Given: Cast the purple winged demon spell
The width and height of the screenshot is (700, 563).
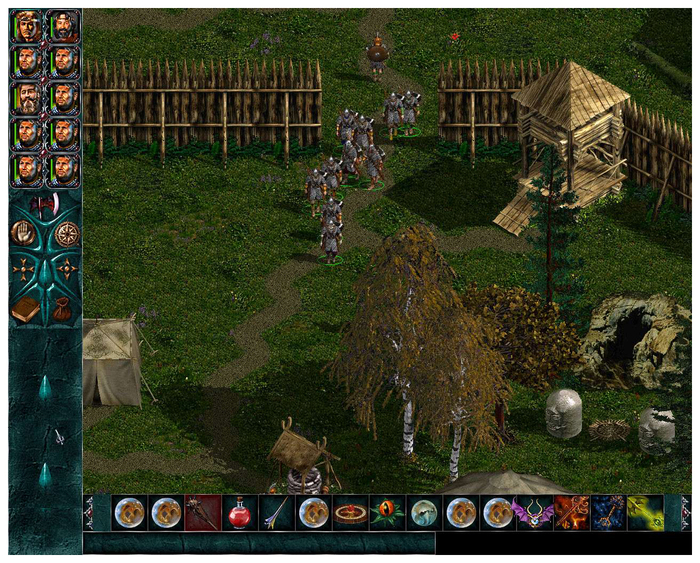Looking at the screenshot, I should coord(533,512).
